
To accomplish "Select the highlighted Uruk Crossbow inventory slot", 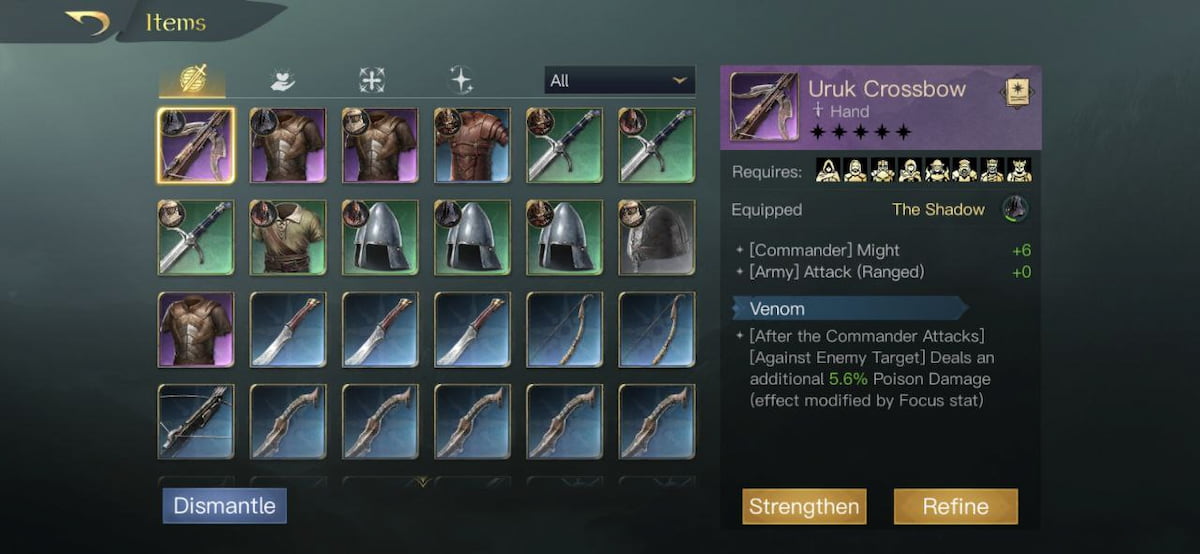I will click(196, 146).
